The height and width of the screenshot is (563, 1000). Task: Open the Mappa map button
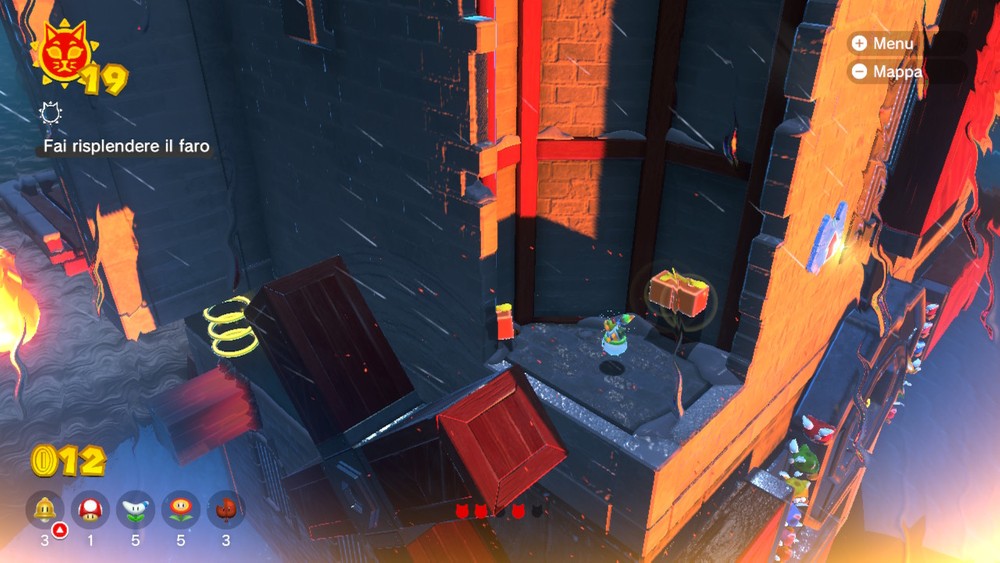(x=884, y=72)
